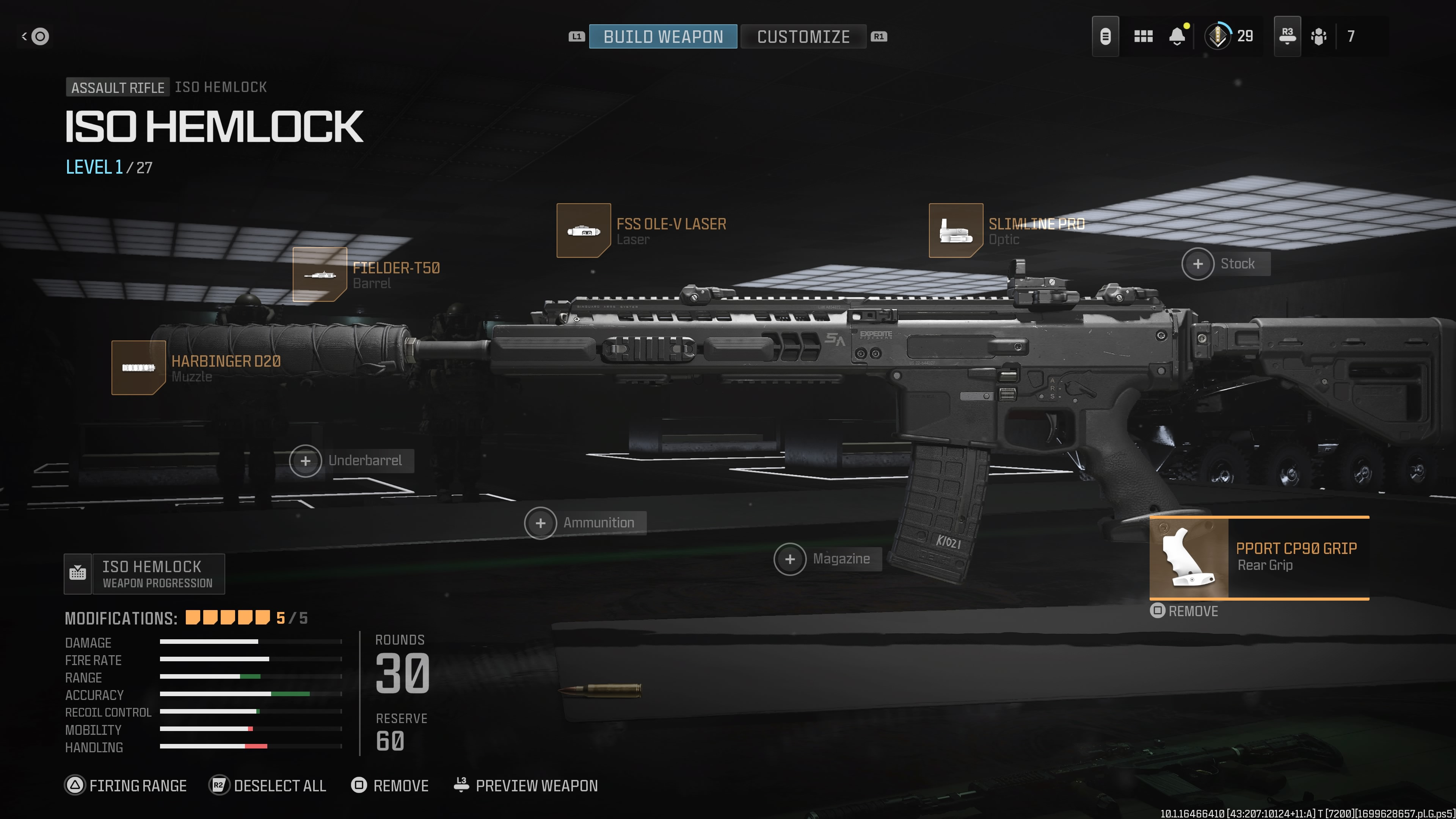Expand the Ammunition attachment slot
The width and height of the screenshot is (1456, 819).
541,523
